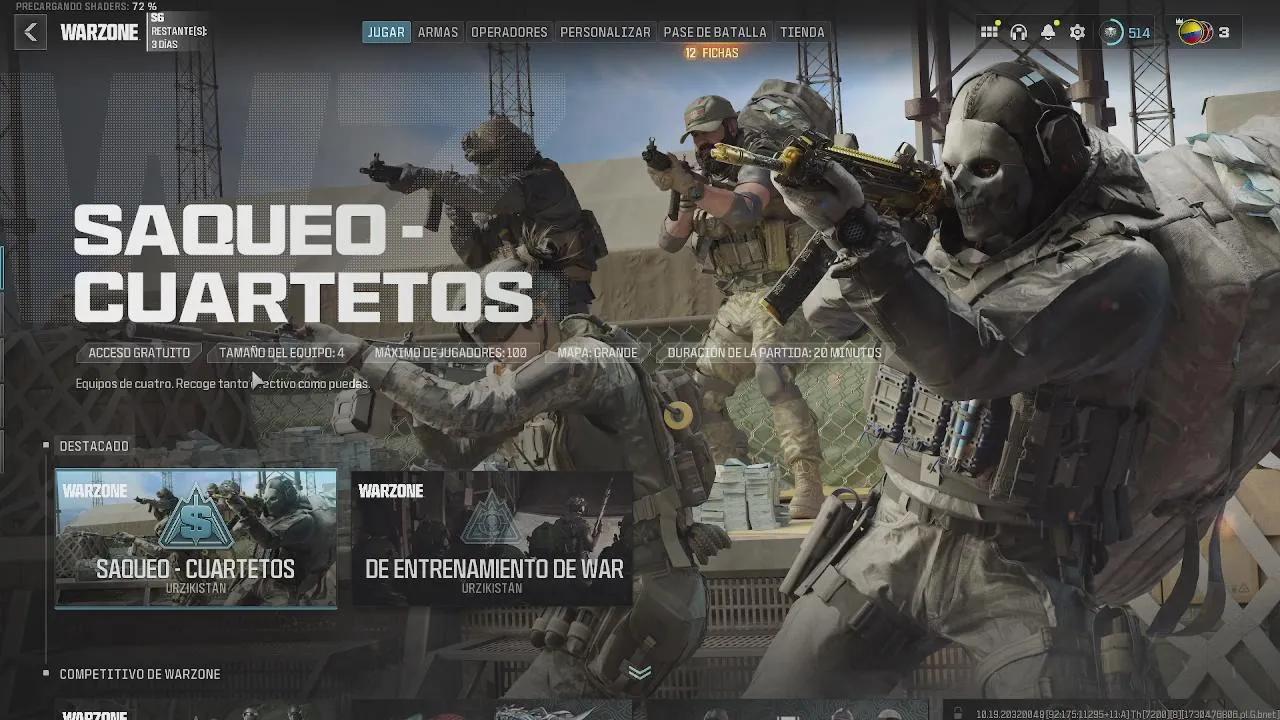This screenshot has height=720, width=1280.
Task: Expand the COMPETITIVO DE WARZONE section
Action: (138, 674)
